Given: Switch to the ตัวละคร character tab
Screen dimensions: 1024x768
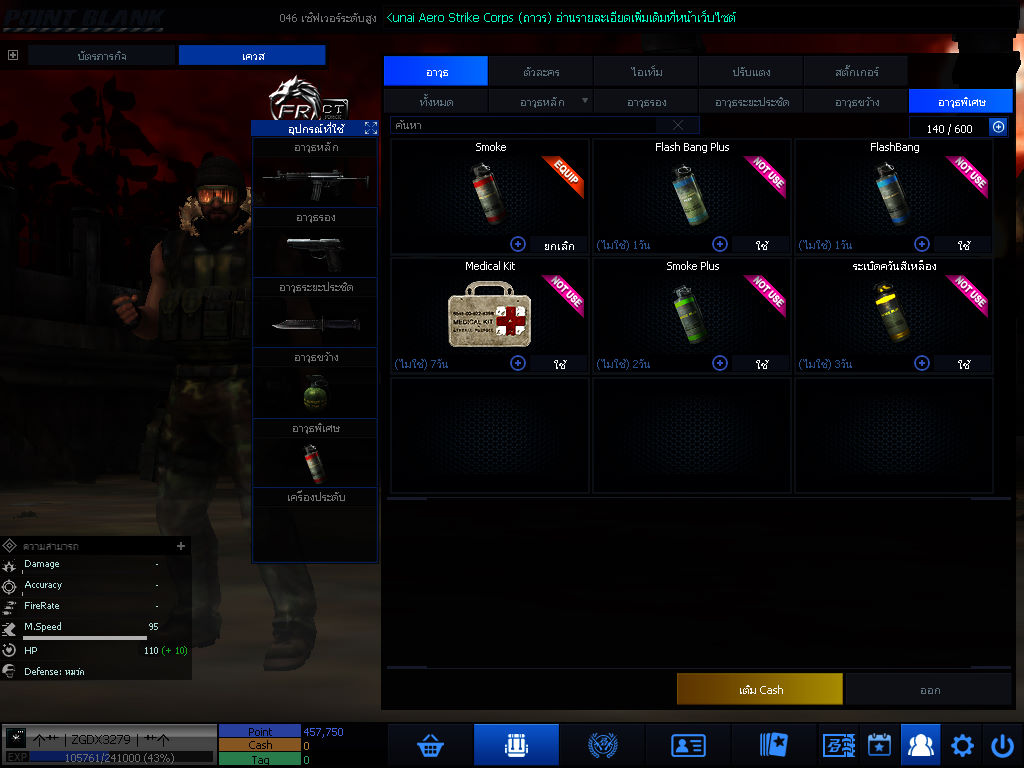Looking at the screenshot, I should point(541,72).
